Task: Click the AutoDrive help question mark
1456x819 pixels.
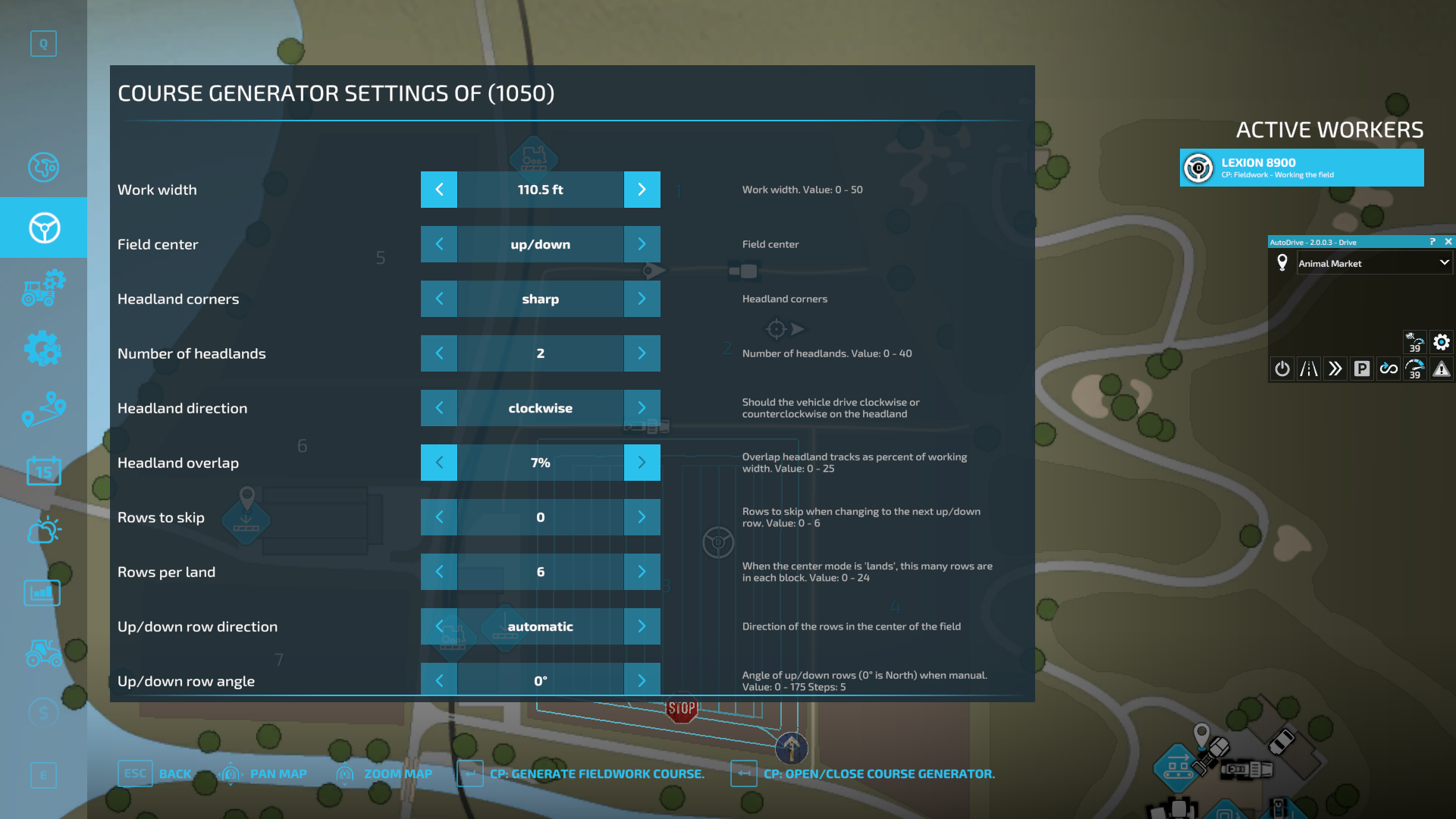Action: [x=1432, y=242]
